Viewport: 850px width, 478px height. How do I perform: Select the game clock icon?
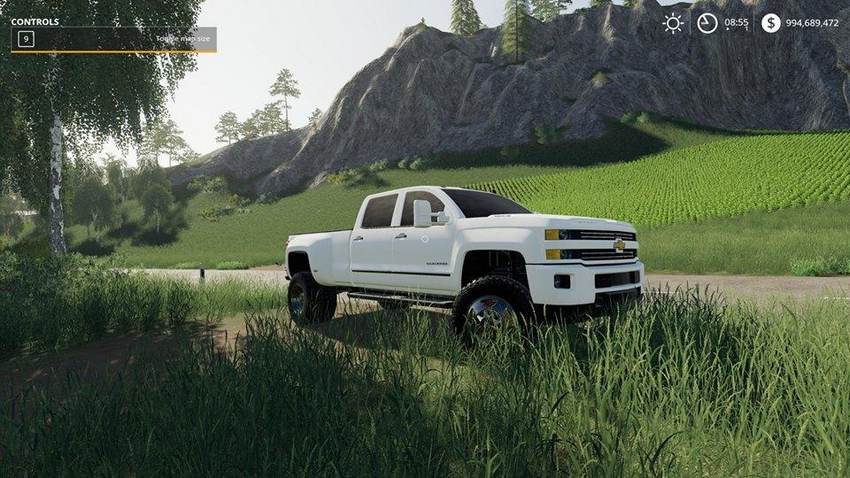coord(707,23)
